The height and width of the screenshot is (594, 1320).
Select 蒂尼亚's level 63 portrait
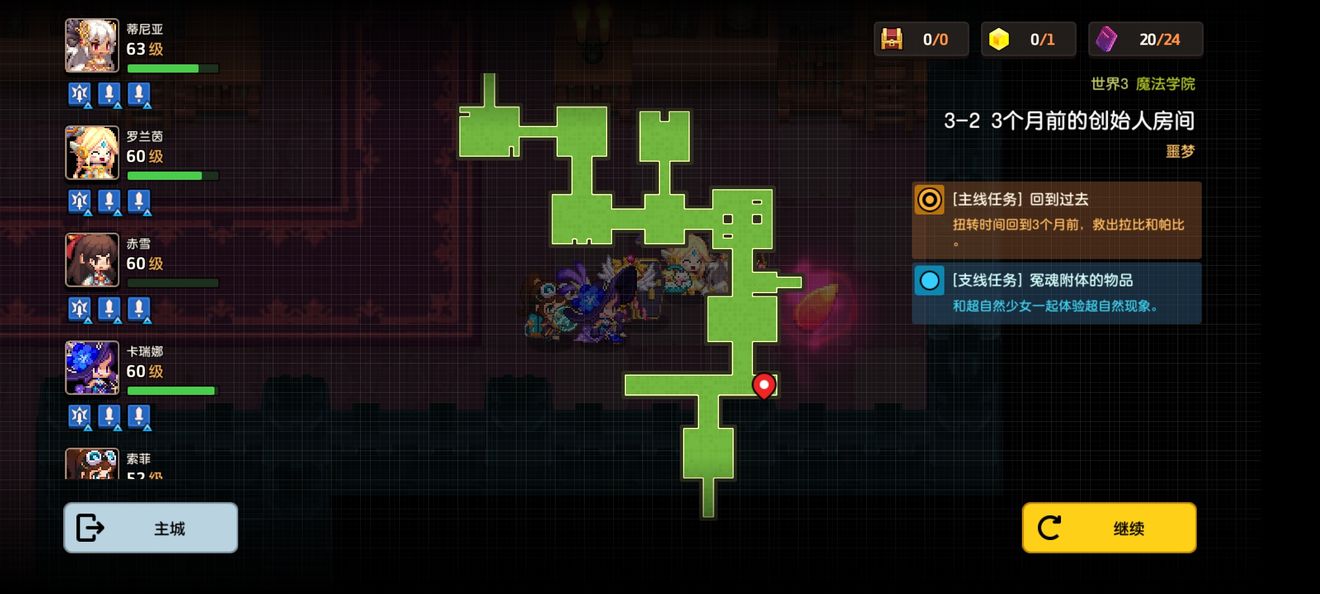[92, 46]
